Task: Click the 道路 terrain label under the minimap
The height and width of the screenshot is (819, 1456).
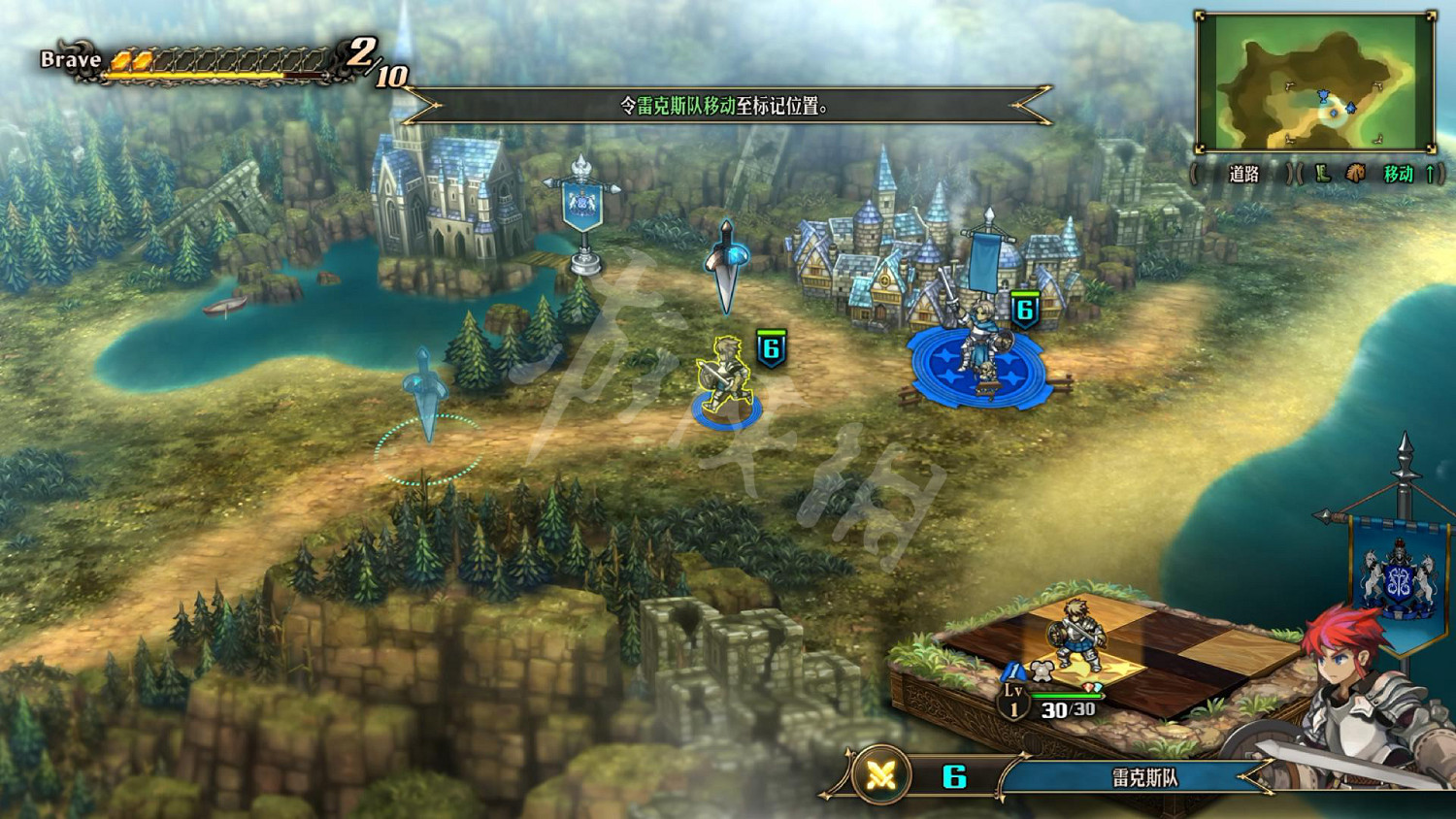Action: pyautogui.click(x=1243, y=175)
